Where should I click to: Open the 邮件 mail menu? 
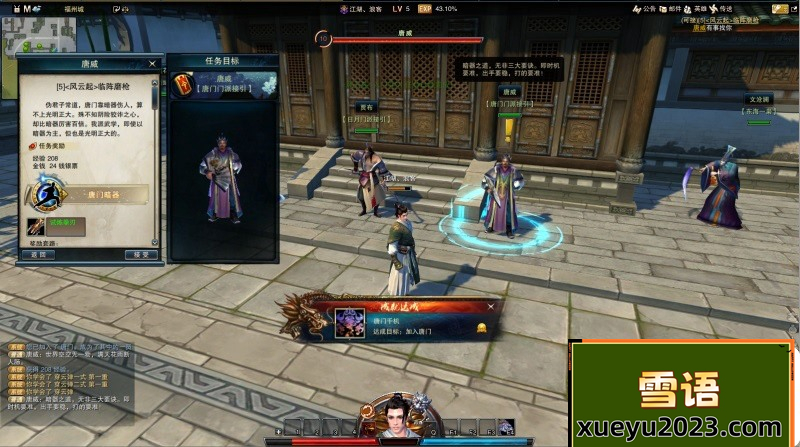pos(677,9)
